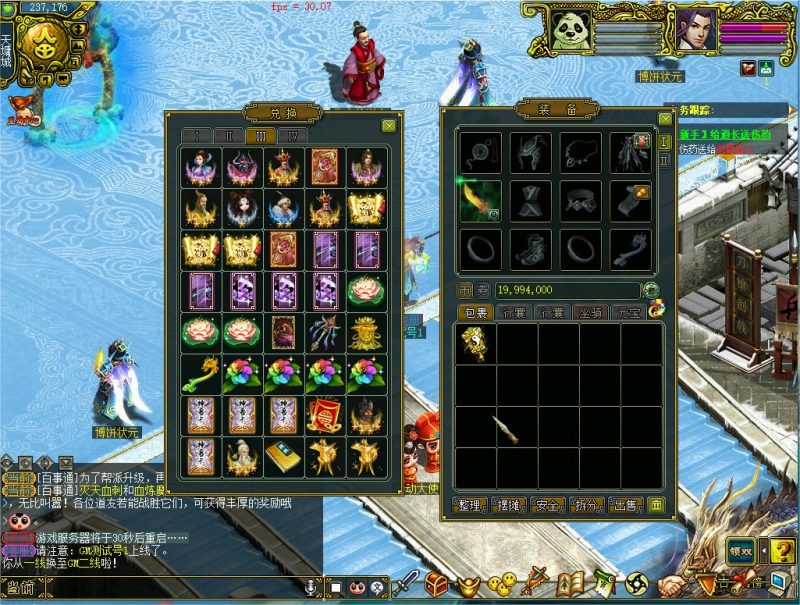The image size is (800, 605).
Task: Close the exchange (兑换) window
Action: [x=388, y=126]
